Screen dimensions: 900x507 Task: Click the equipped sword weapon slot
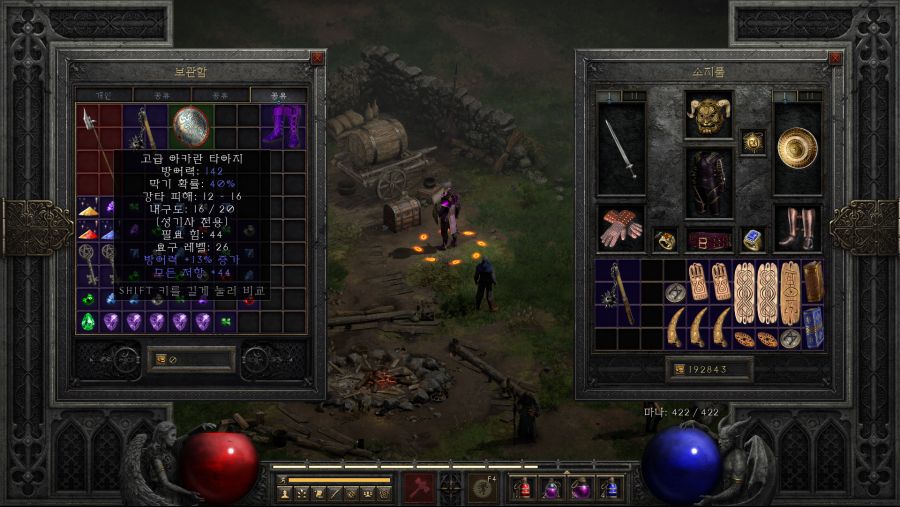point(621,150)
